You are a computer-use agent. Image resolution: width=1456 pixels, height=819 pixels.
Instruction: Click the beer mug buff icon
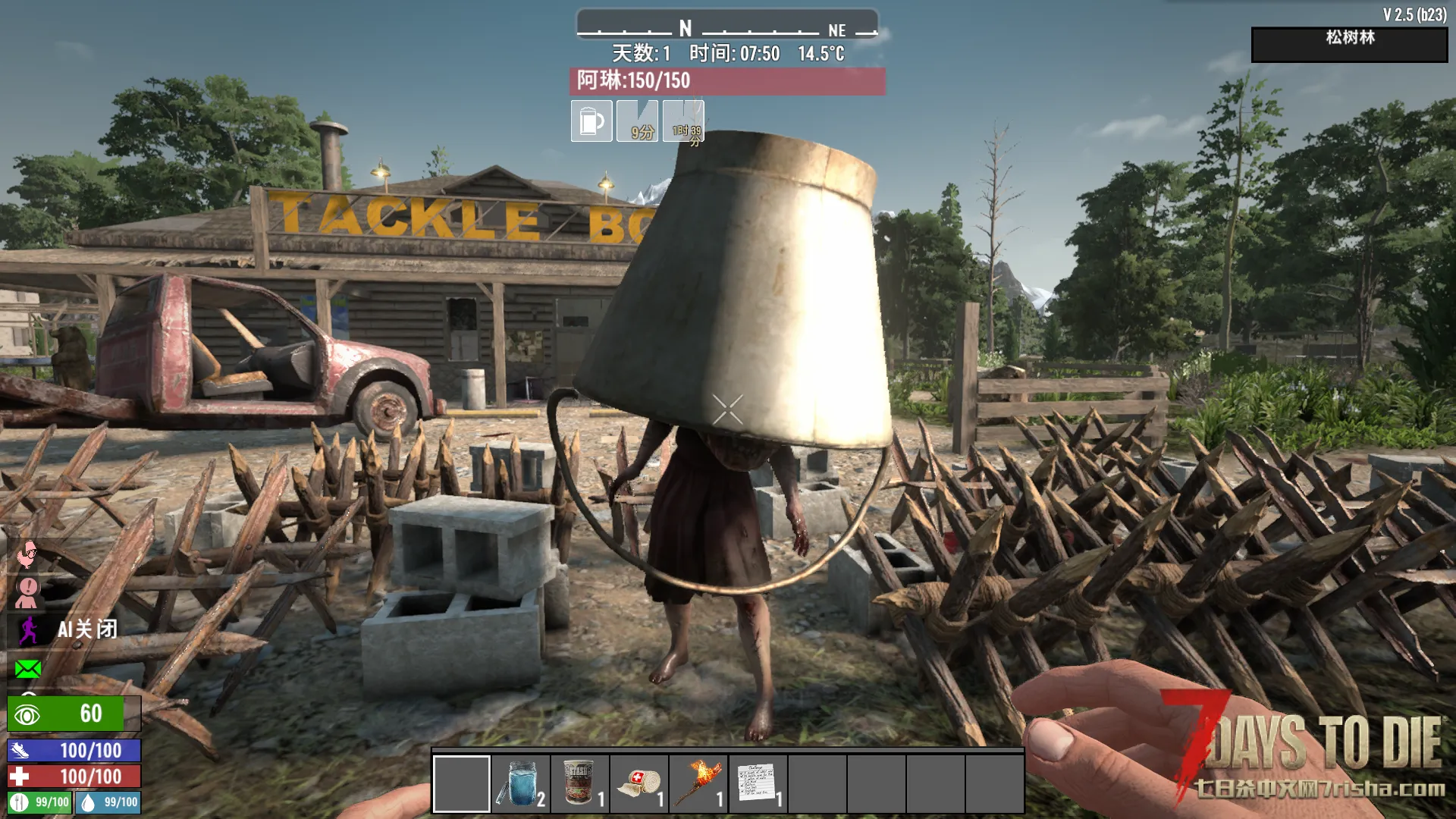point(591,121)
